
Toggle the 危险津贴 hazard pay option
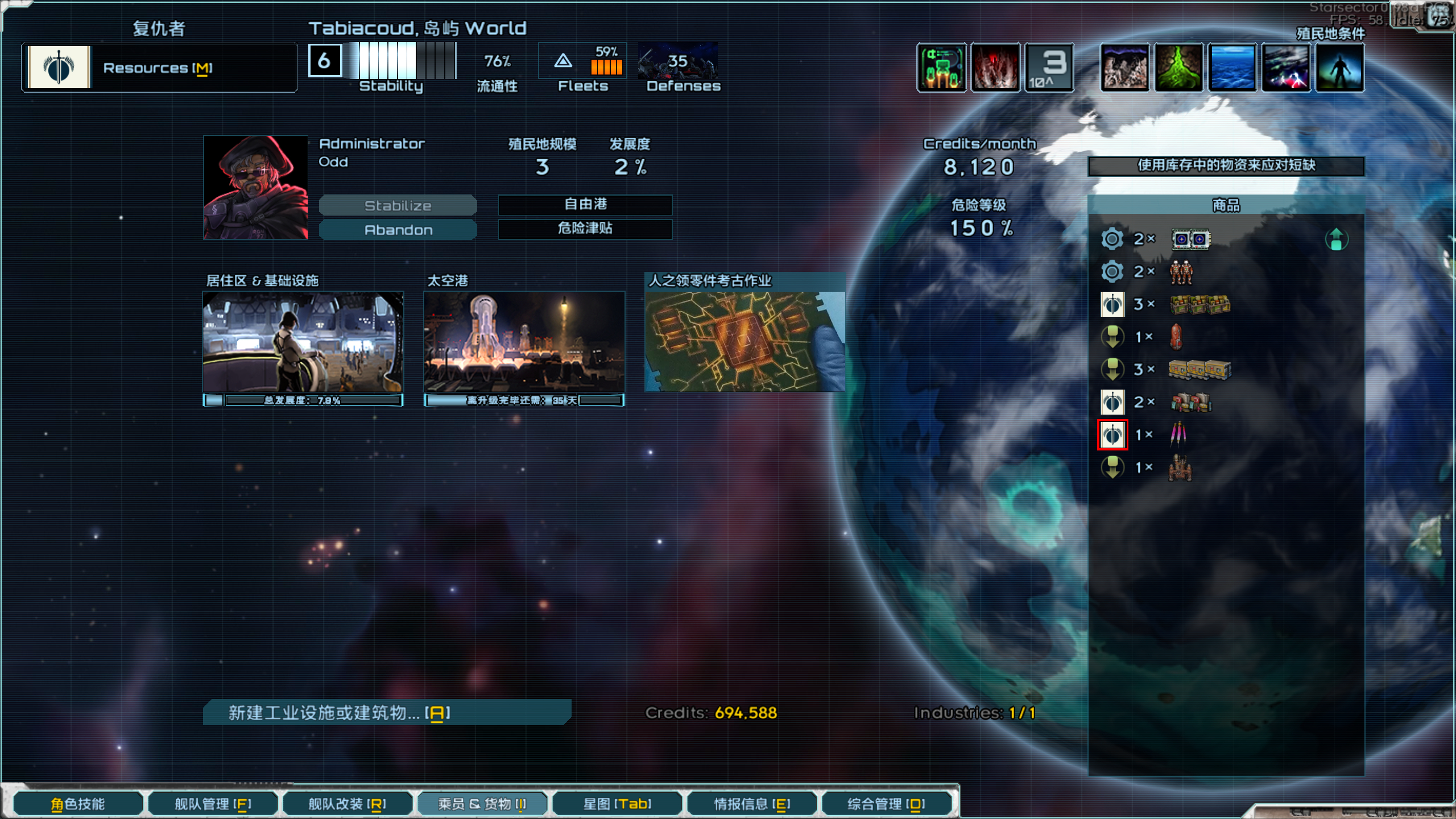tap(585, 229)
